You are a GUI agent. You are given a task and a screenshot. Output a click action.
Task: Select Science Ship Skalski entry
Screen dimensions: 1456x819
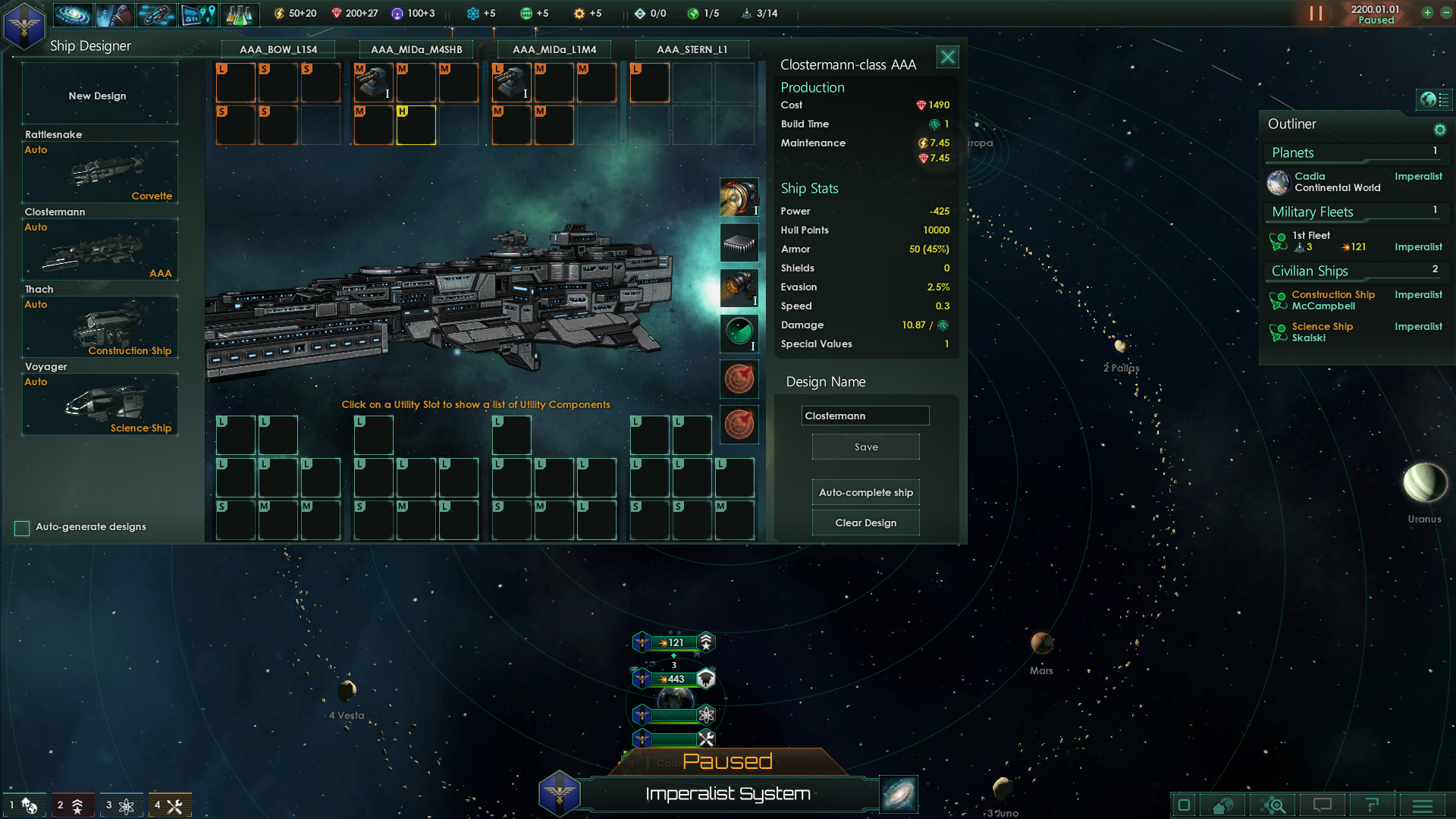pos(1323,332)
